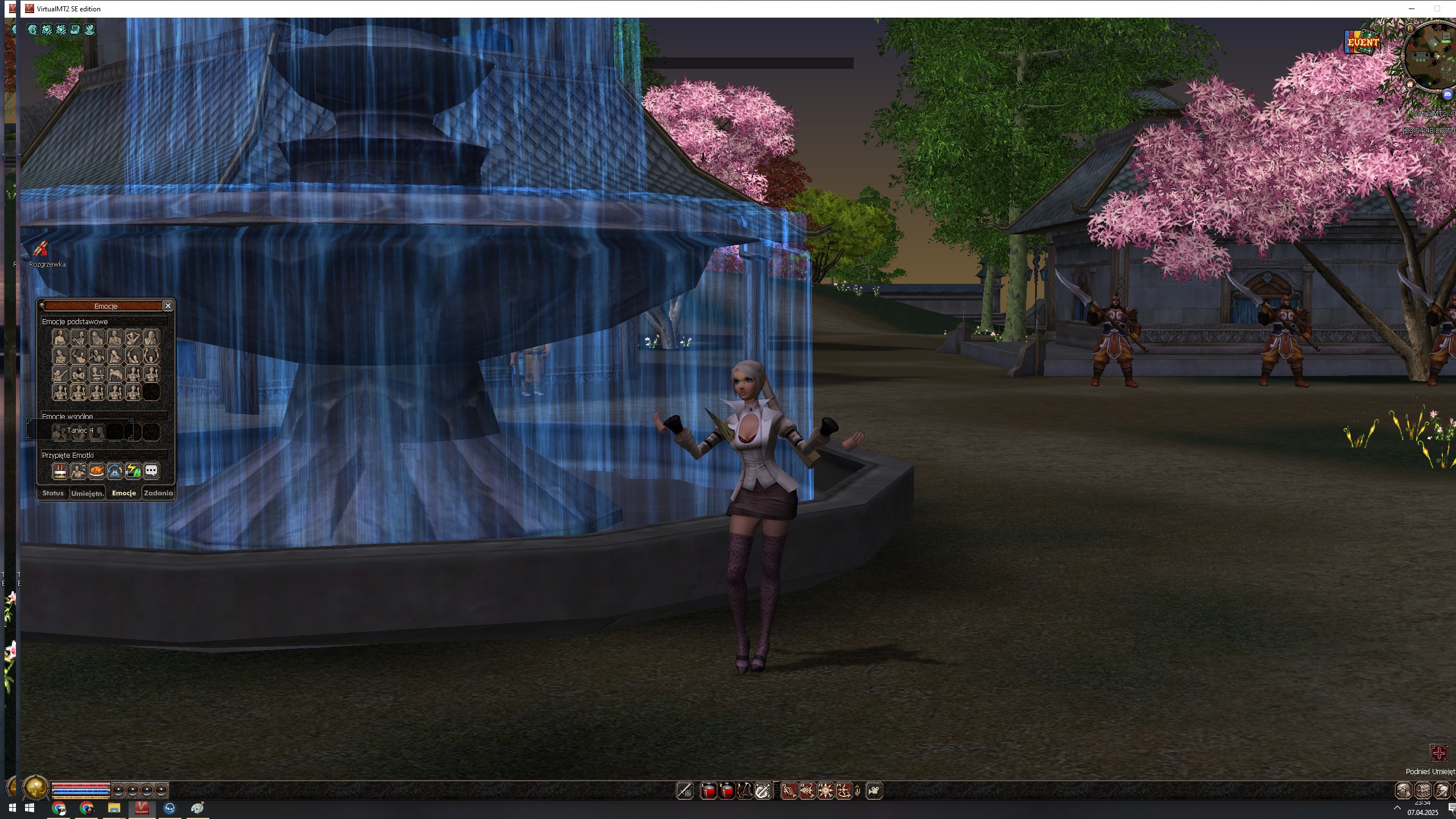Screen dimensions: 1456x819
Task: Select the birthday cake emote
Action: tap(60, 471)
